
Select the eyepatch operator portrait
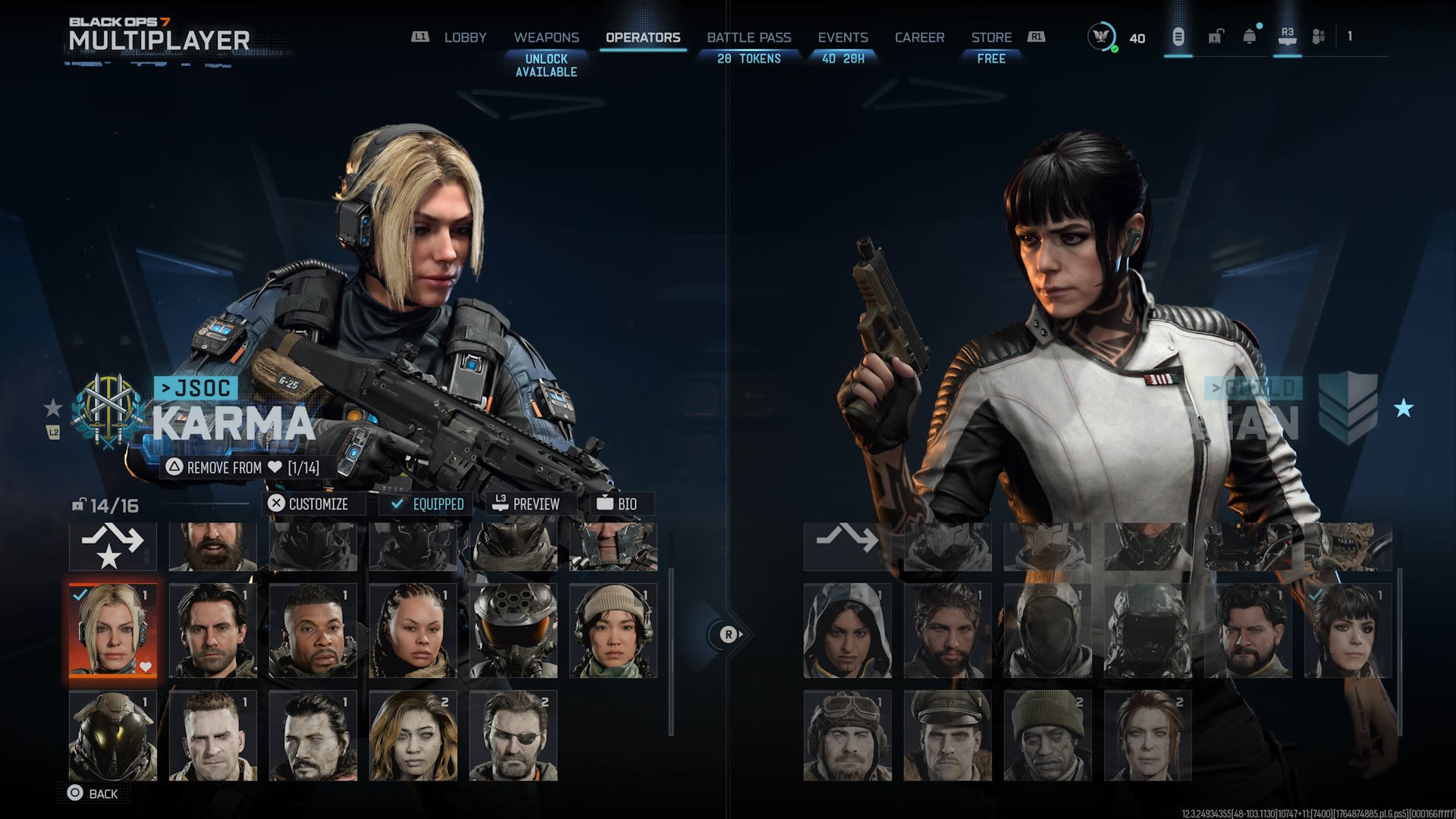(x=513, y=735)
